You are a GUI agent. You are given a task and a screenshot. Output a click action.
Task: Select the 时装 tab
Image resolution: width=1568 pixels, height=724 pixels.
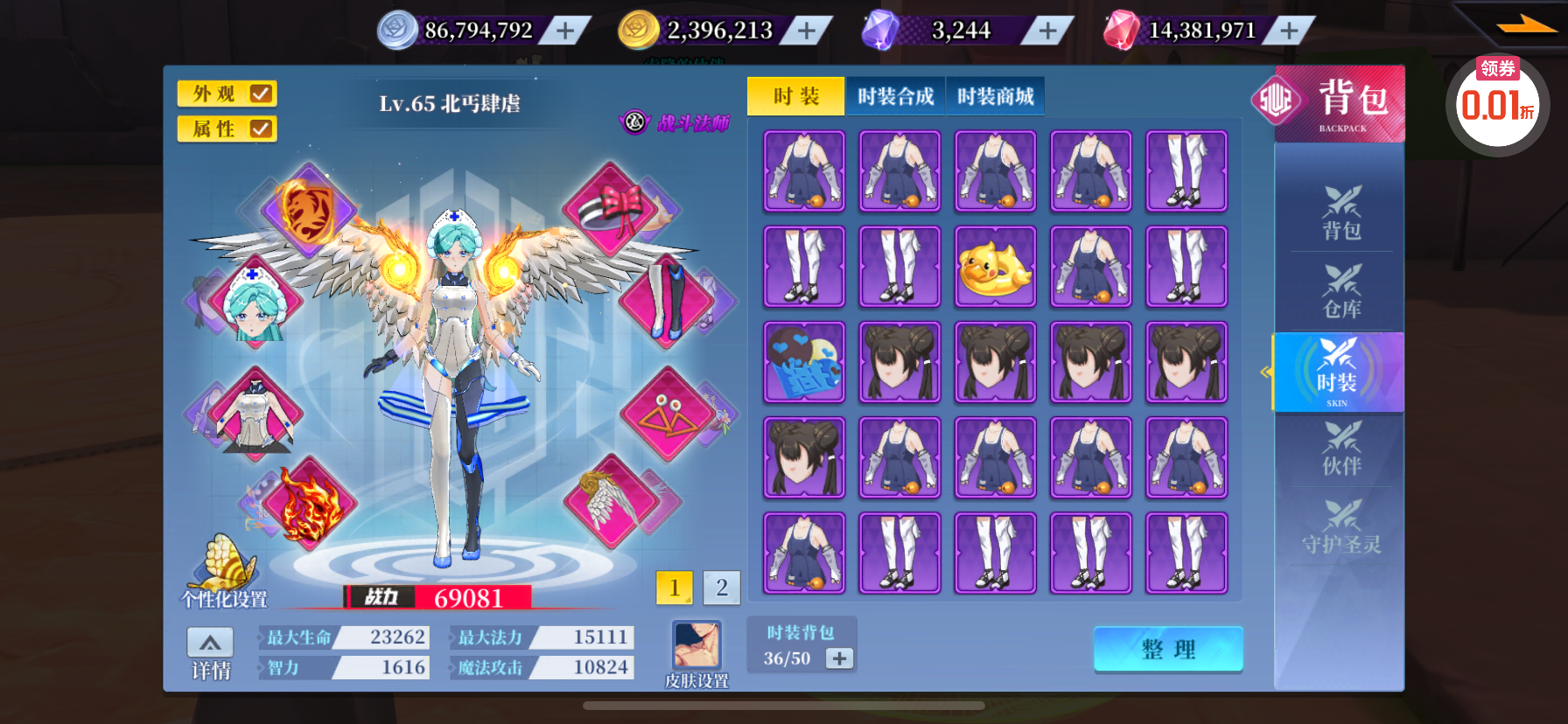pyautogui.click(x=795, y=96)
